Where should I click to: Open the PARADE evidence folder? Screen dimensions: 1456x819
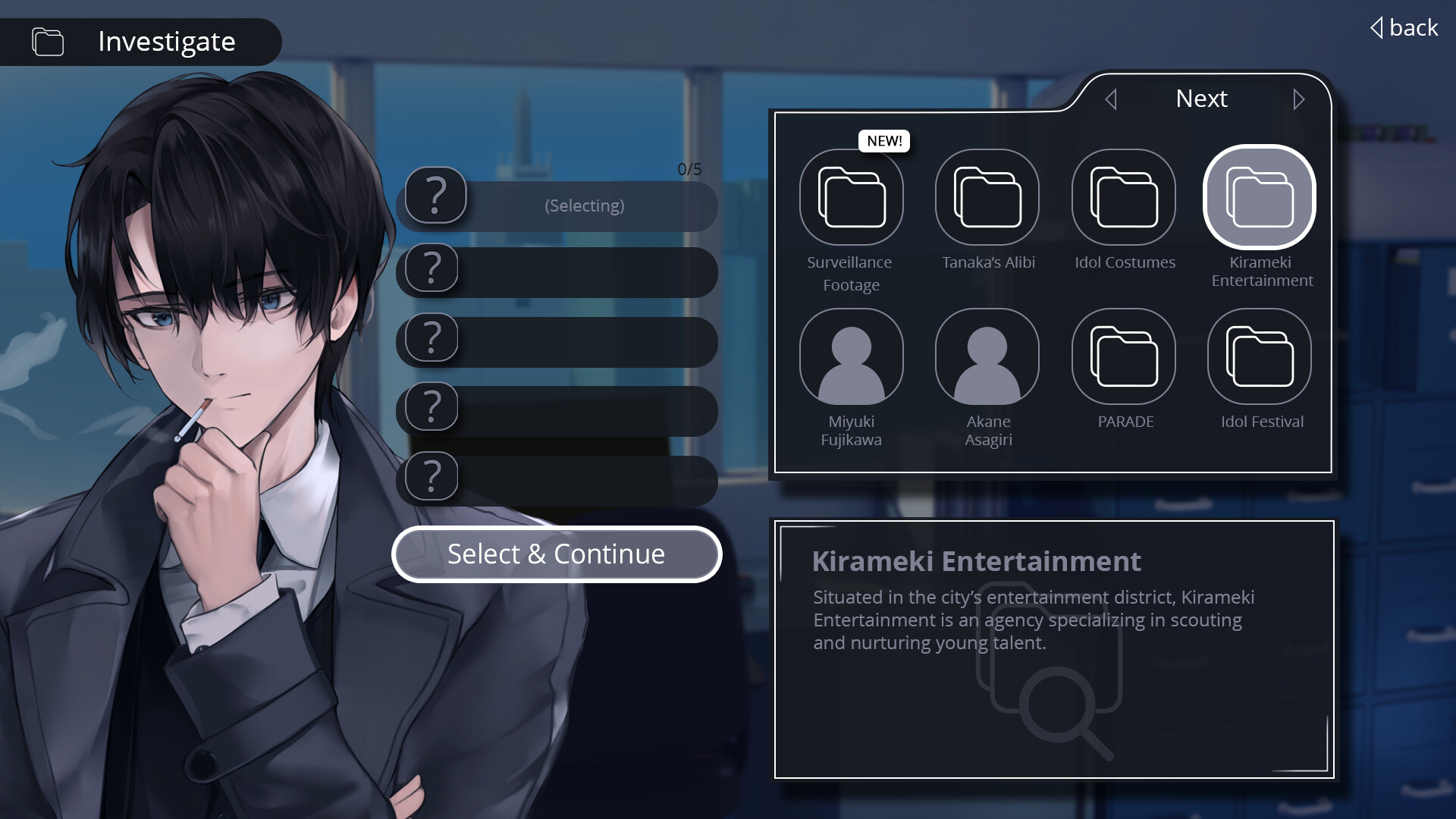pyautogui.click(x=1124, y=356)
